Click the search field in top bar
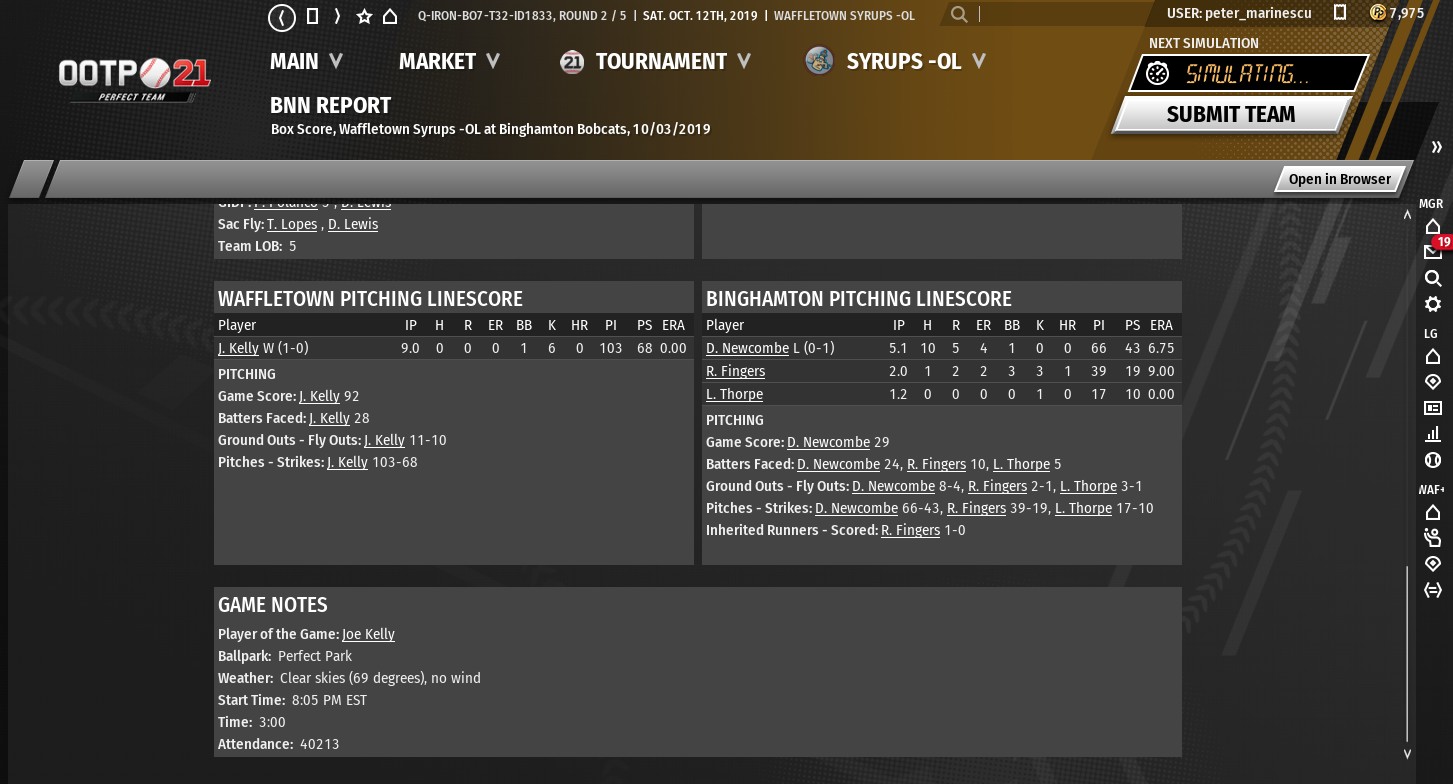Screen dimensions: 1453x784 [1060, 14]
